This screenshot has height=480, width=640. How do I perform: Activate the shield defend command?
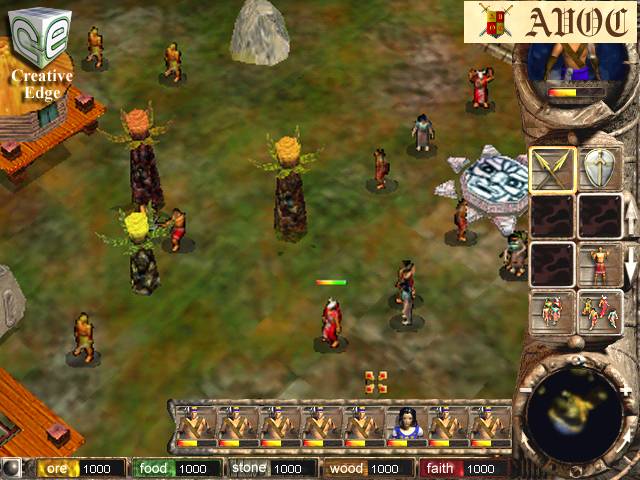coord(599,169)
